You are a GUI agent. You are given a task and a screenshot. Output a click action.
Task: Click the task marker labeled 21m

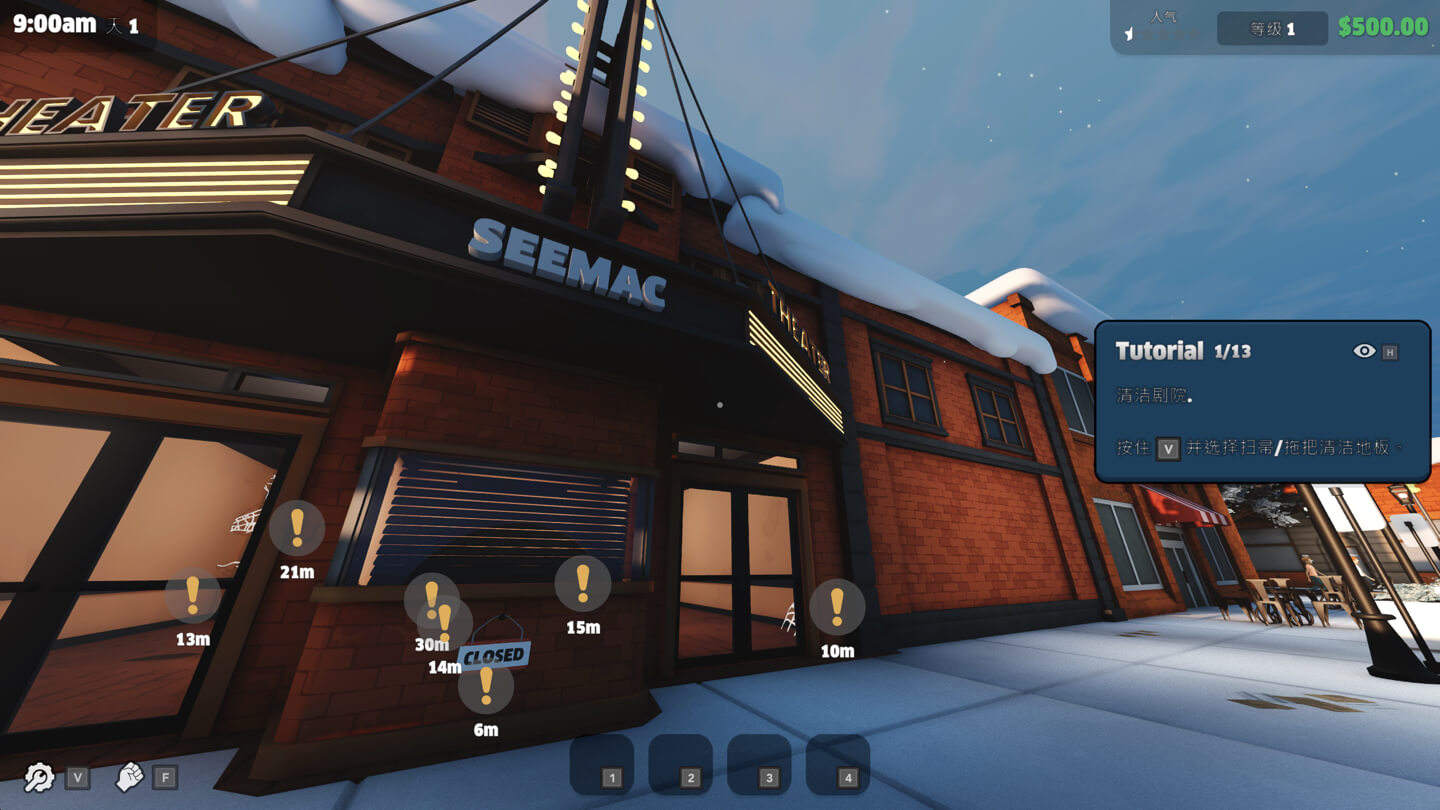[297, 528]
